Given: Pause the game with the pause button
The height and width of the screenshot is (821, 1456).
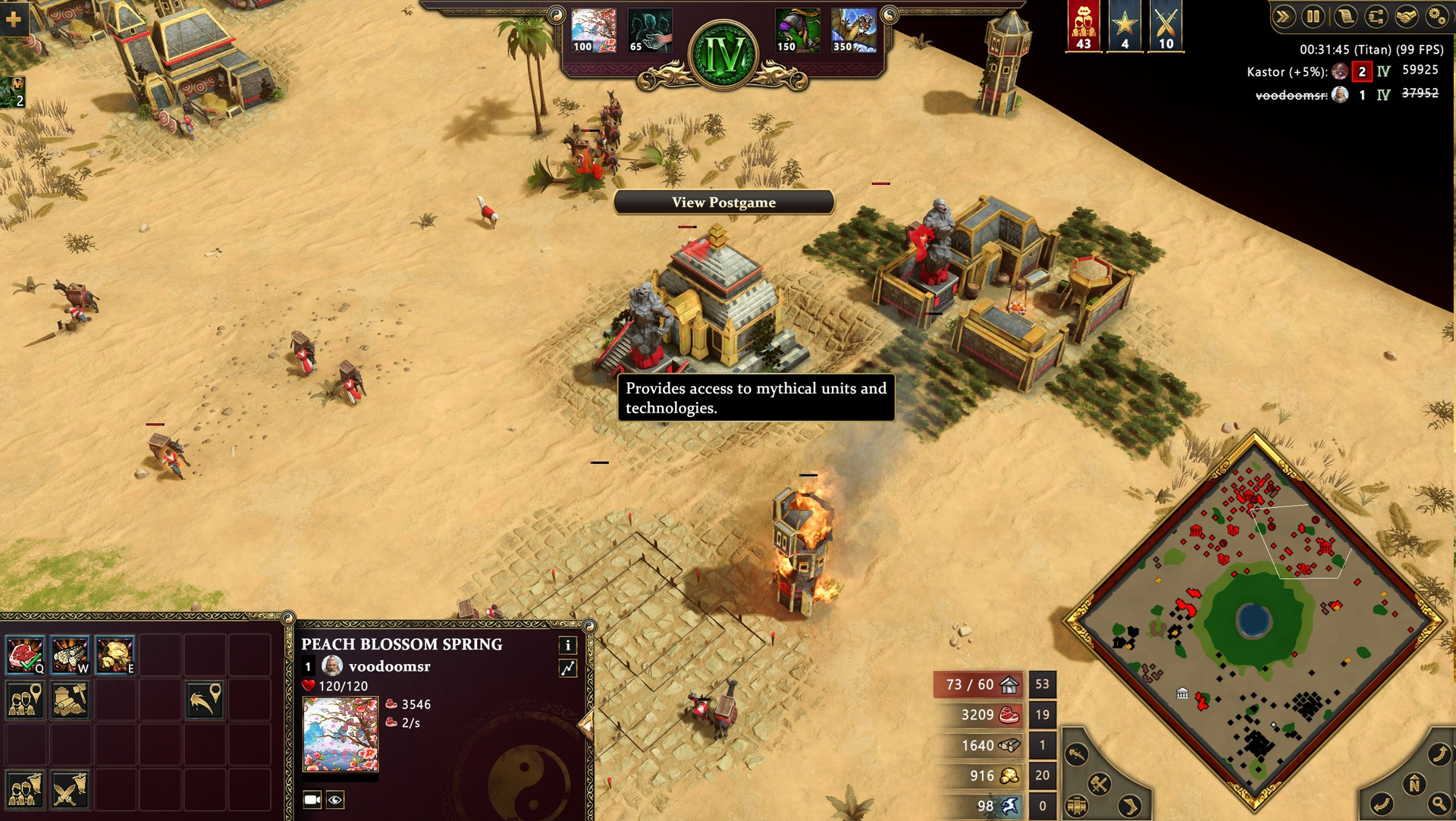Looking at the screenshot, I should click(1313, 17).
